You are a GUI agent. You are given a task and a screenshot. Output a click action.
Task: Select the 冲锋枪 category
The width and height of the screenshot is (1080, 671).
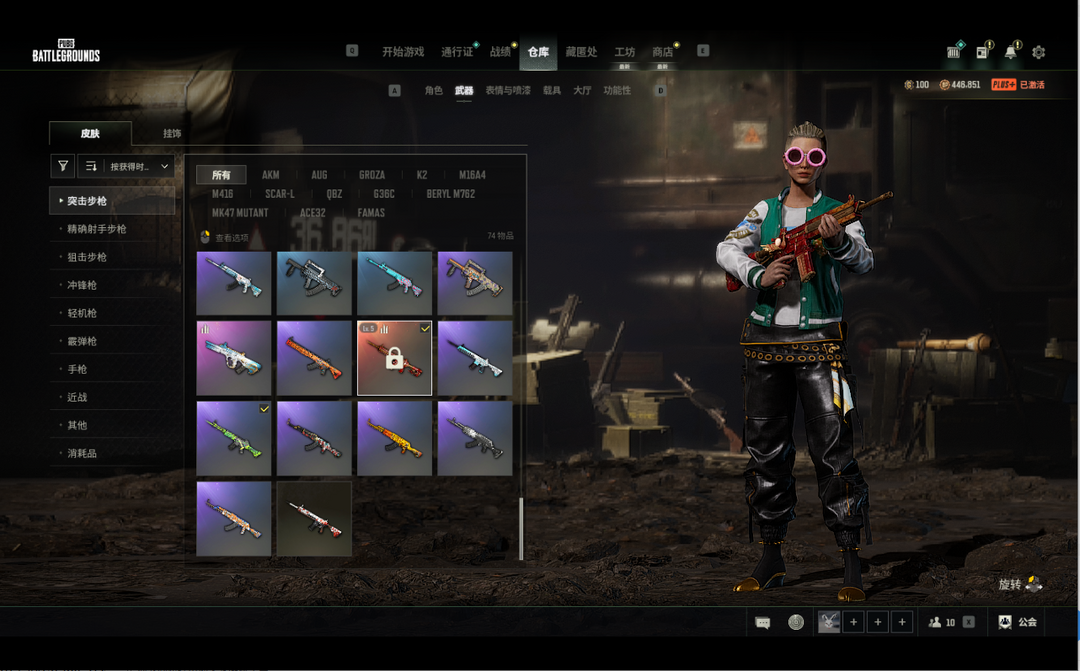coord(82,285)
